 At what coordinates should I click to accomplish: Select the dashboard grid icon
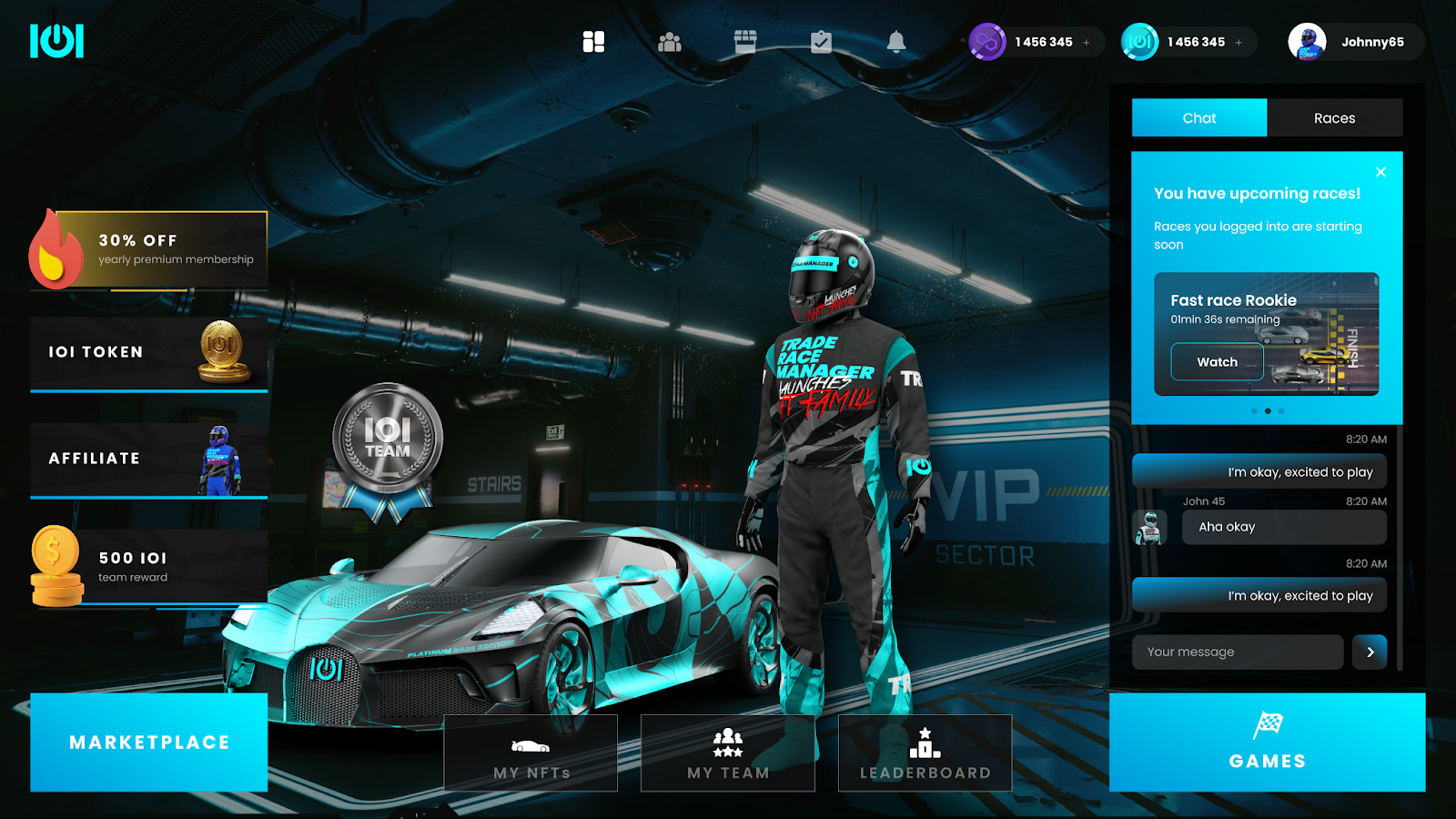(593, 42)
